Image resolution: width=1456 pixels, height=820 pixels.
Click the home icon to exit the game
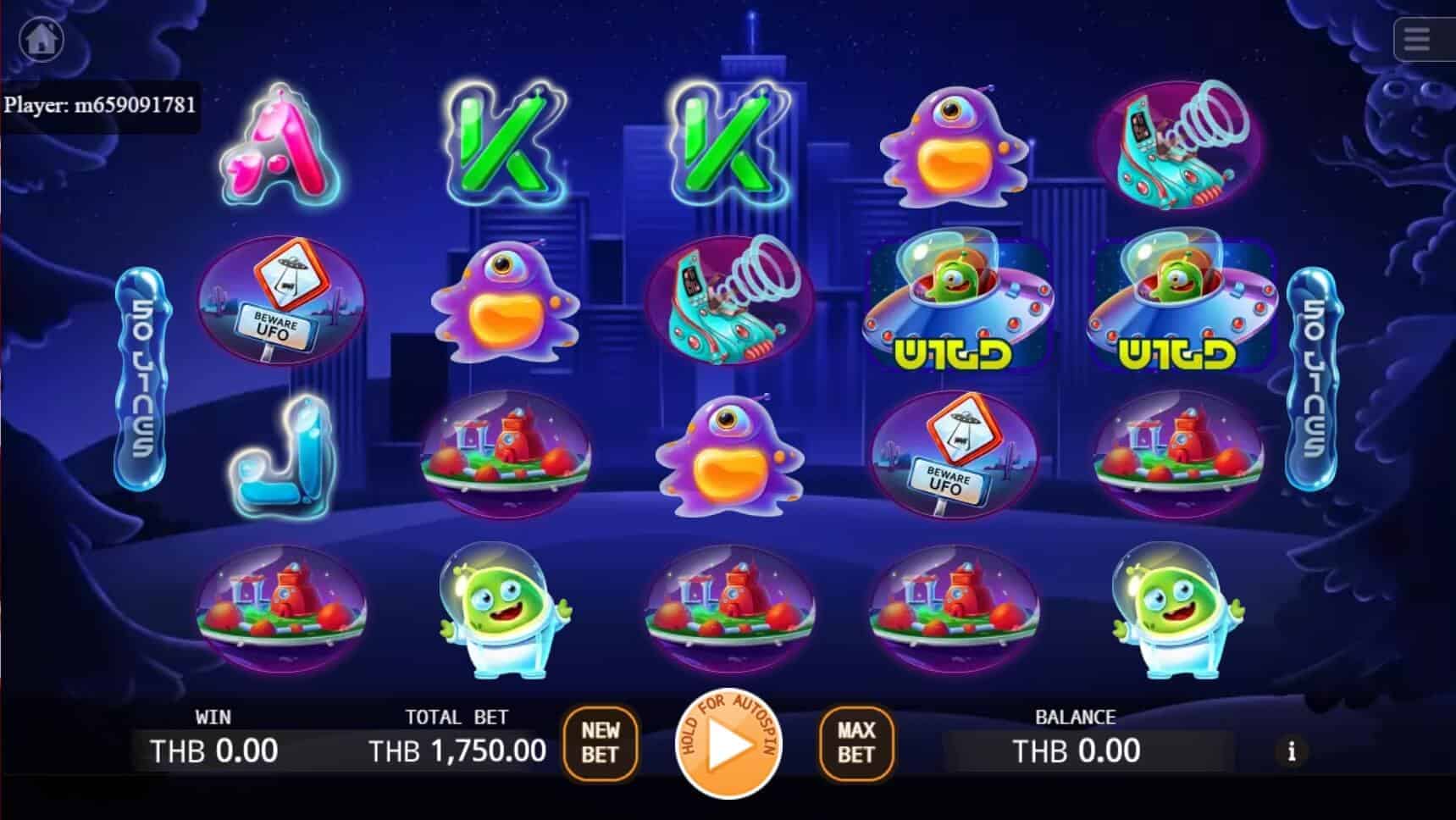point(40,39)
